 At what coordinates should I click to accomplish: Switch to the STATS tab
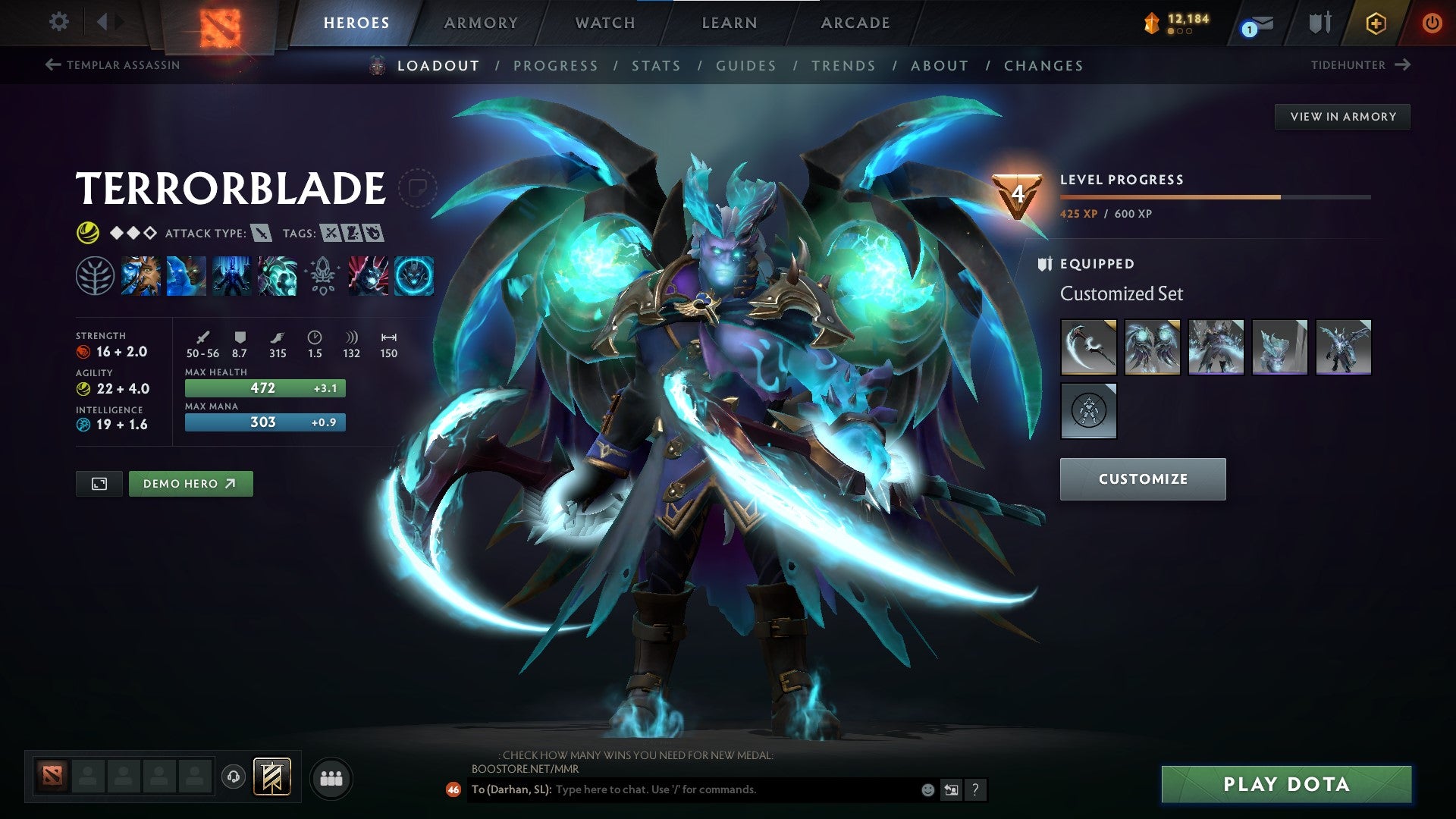[657, 65]
